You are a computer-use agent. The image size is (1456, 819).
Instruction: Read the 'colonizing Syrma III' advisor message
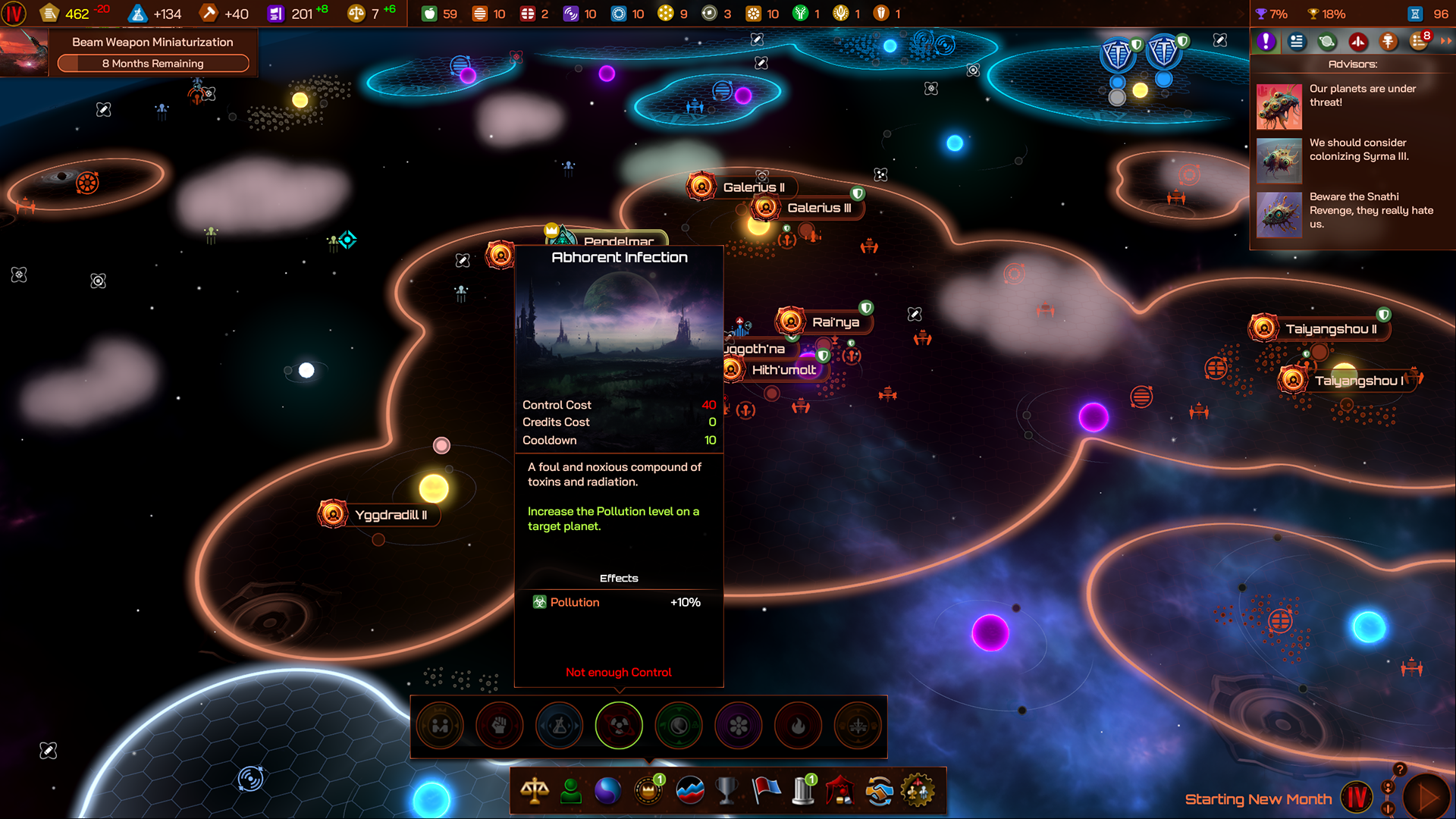(x=1357, y=149)
